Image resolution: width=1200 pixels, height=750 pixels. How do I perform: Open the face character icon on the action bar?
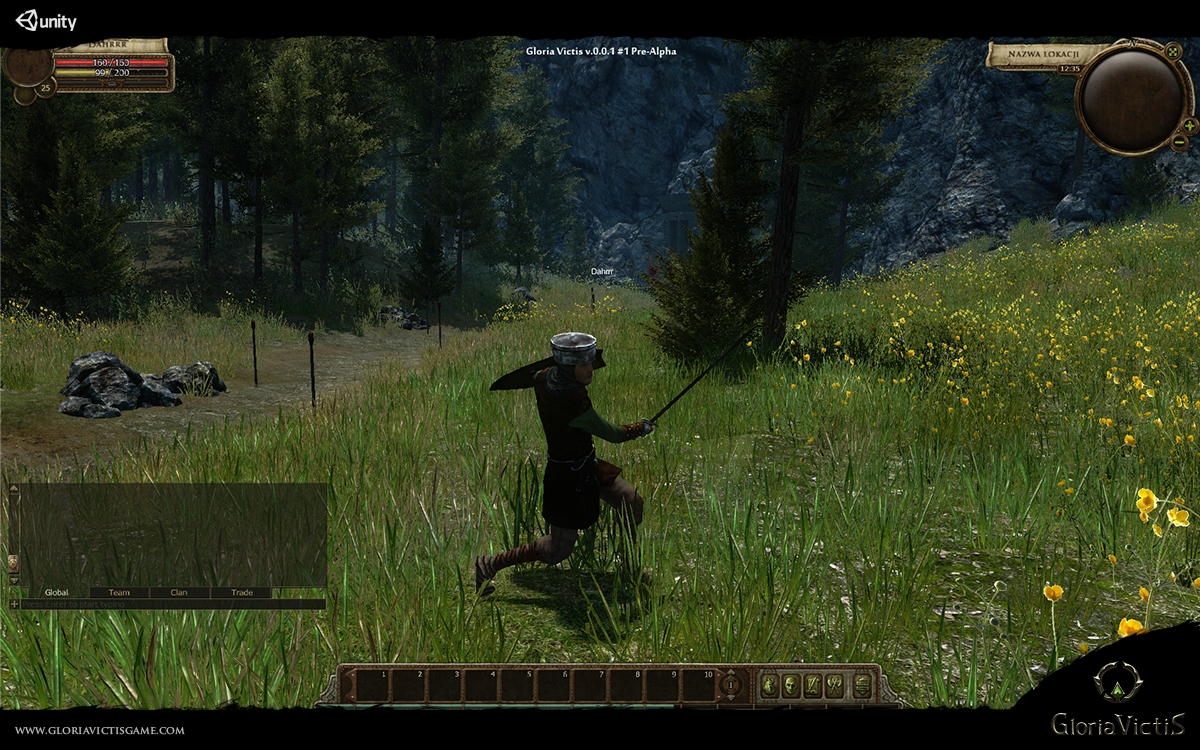click(791, 685)
